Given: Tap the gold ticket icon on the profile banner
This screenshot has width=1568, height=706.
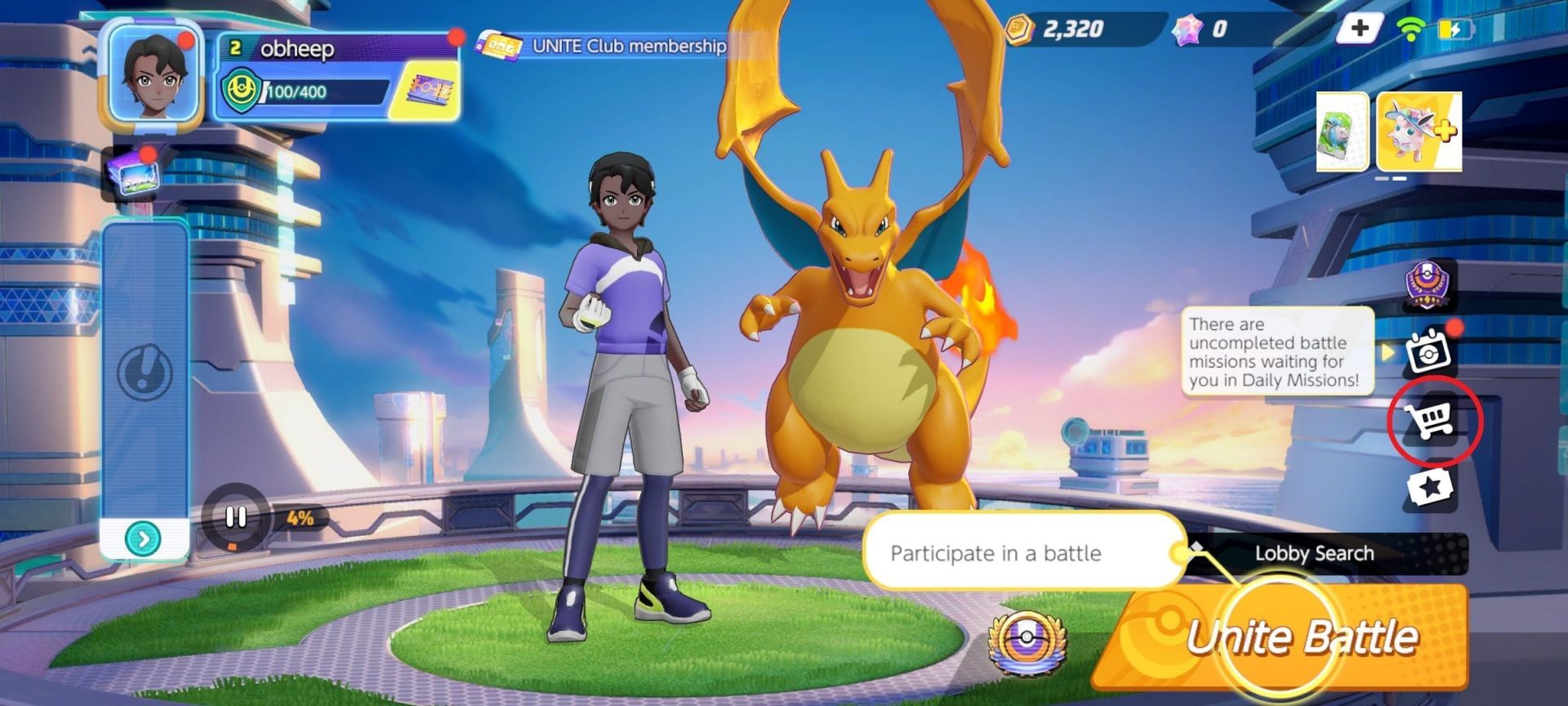Looking at the screenshot, I should point(428,90).
